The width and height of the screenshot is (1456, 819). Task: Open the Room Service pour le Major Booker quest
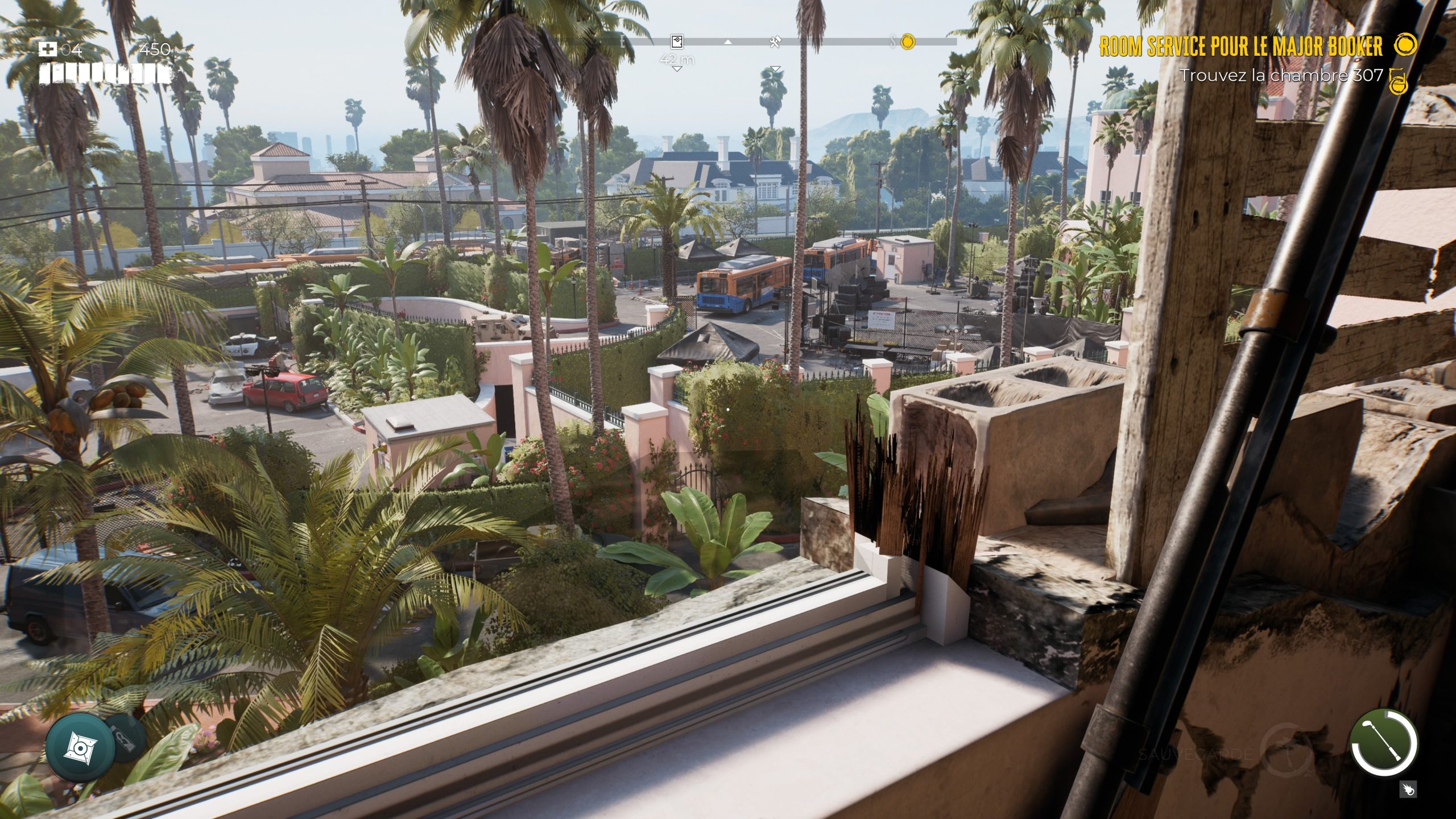pyautogui.click(x=1240, y=46)
